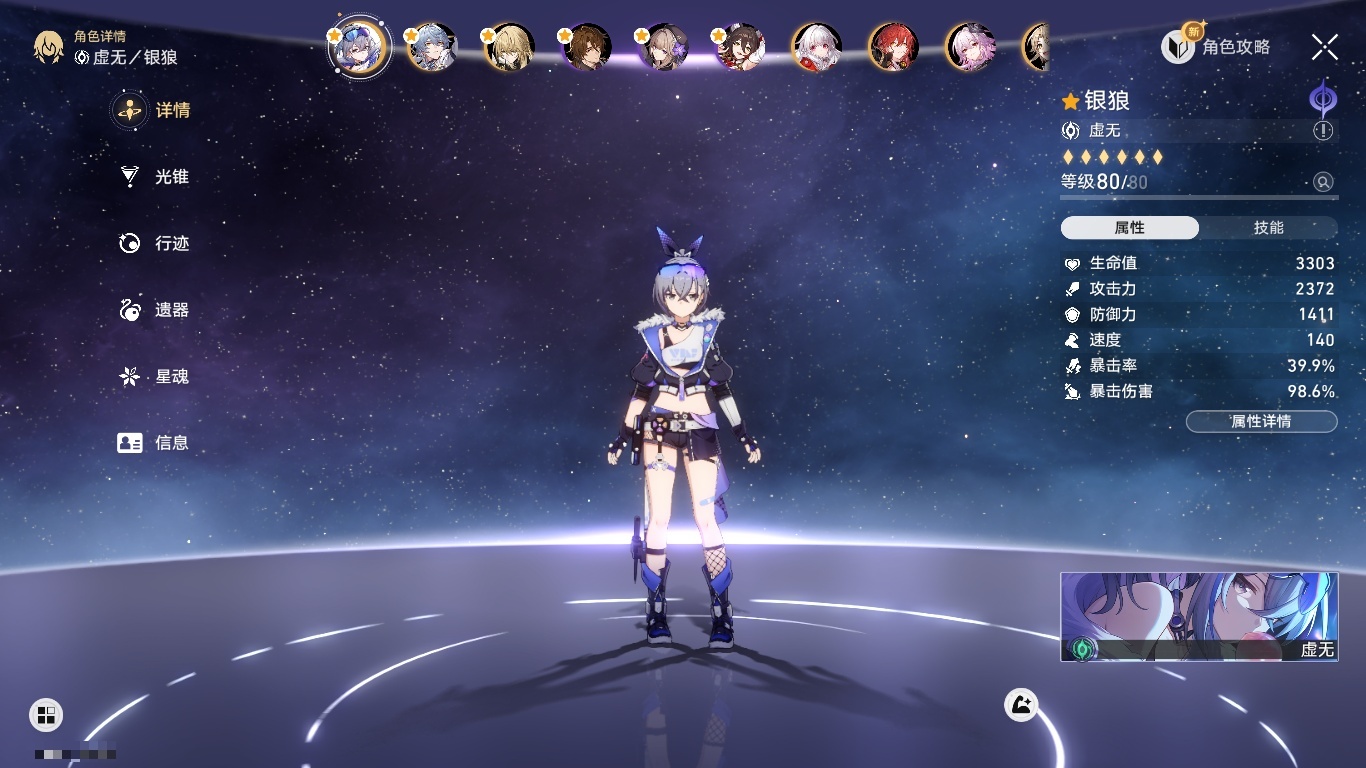
Task: Choose the blonde character portrait
Action: click(x=509, y=47)
